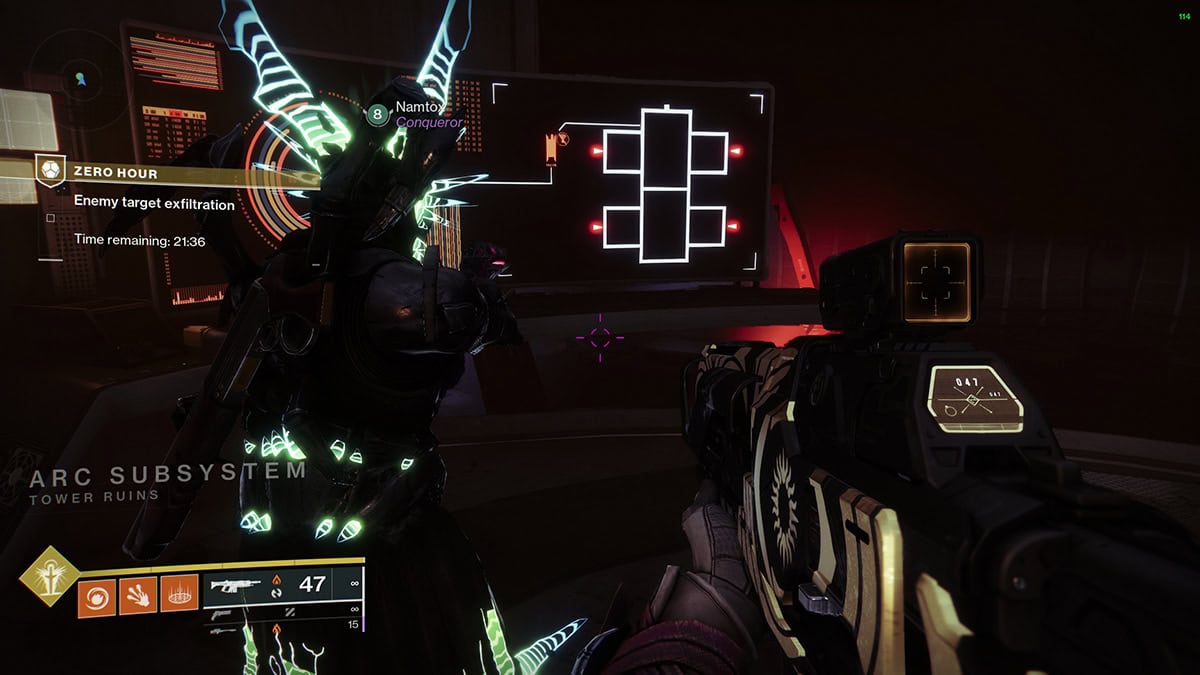This screenshot has height=675, width=1200.
Task: Select the equipped rifle with 47 ammo
Action: coord(283,583)
